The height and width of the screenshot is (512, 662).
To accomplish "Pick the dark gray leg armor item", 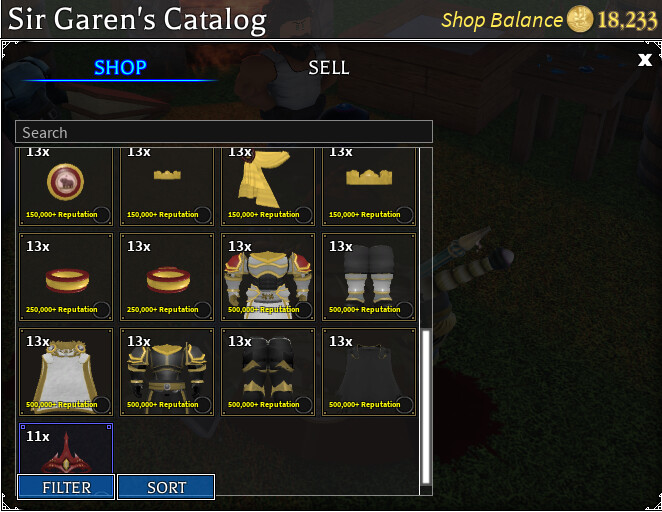I will 369,277.
